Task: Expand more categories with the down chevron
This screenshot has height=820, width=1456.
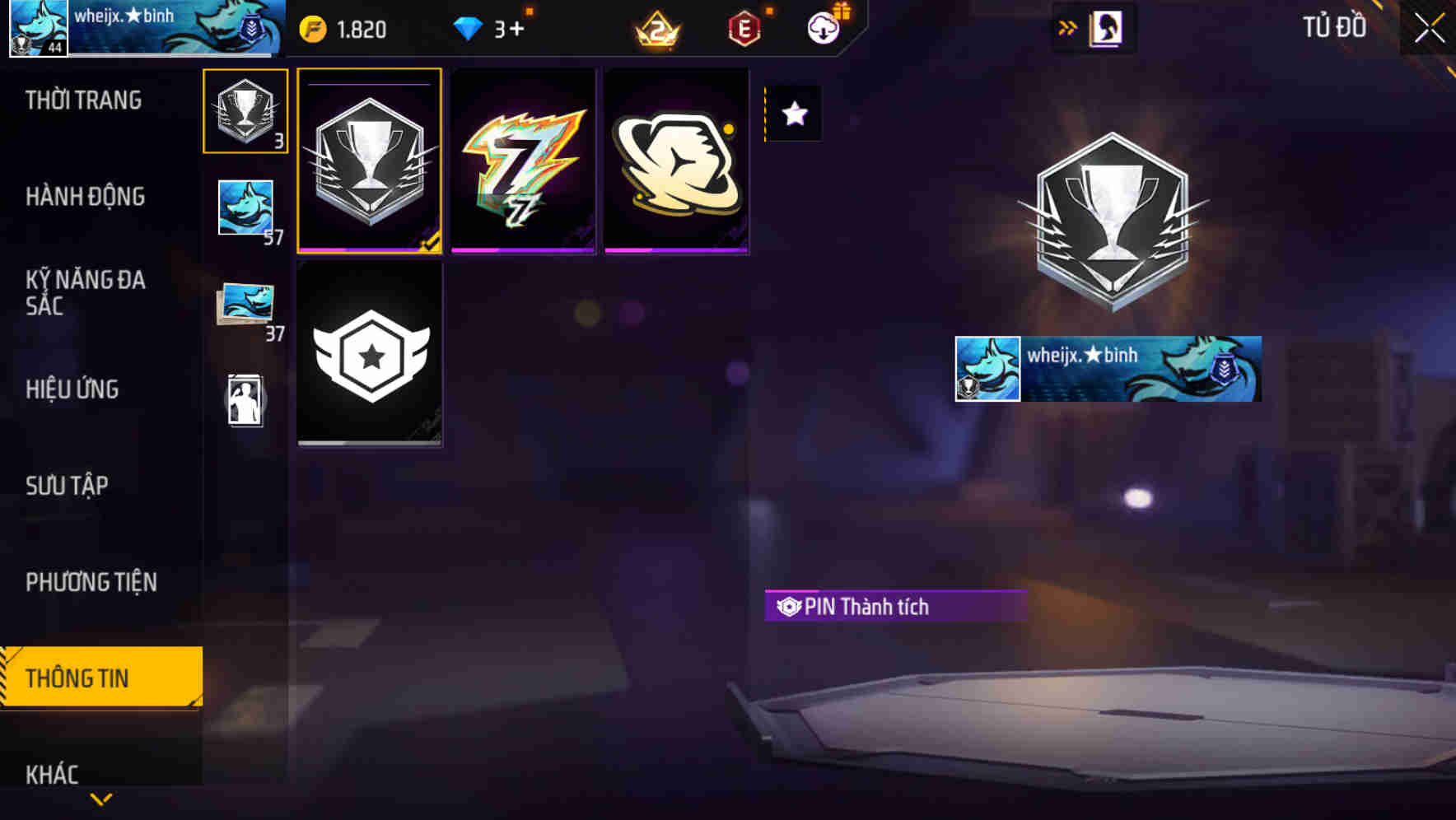Action: pos(100,798)
